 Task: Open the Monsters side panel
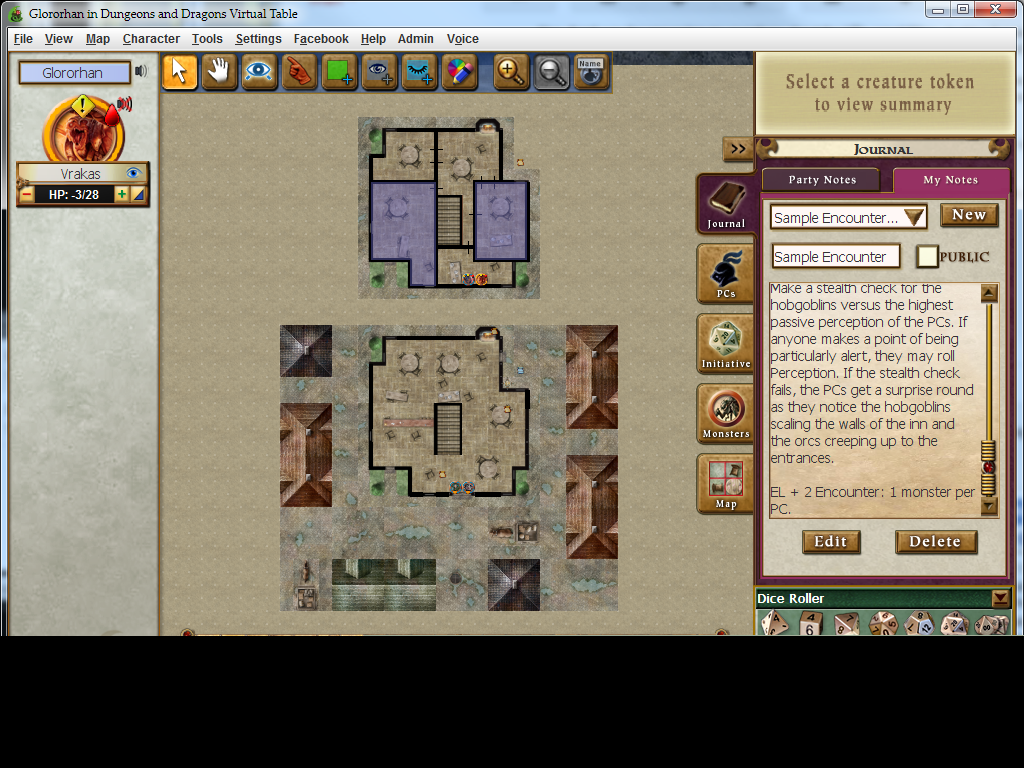click(726, 413)
